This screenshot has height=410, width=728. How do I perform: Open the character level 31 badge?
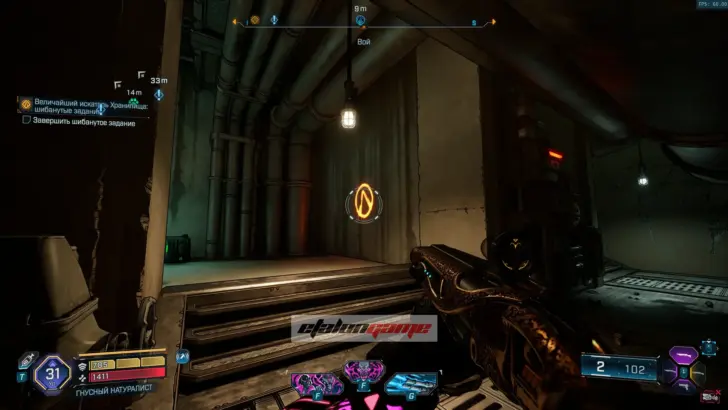51,374
